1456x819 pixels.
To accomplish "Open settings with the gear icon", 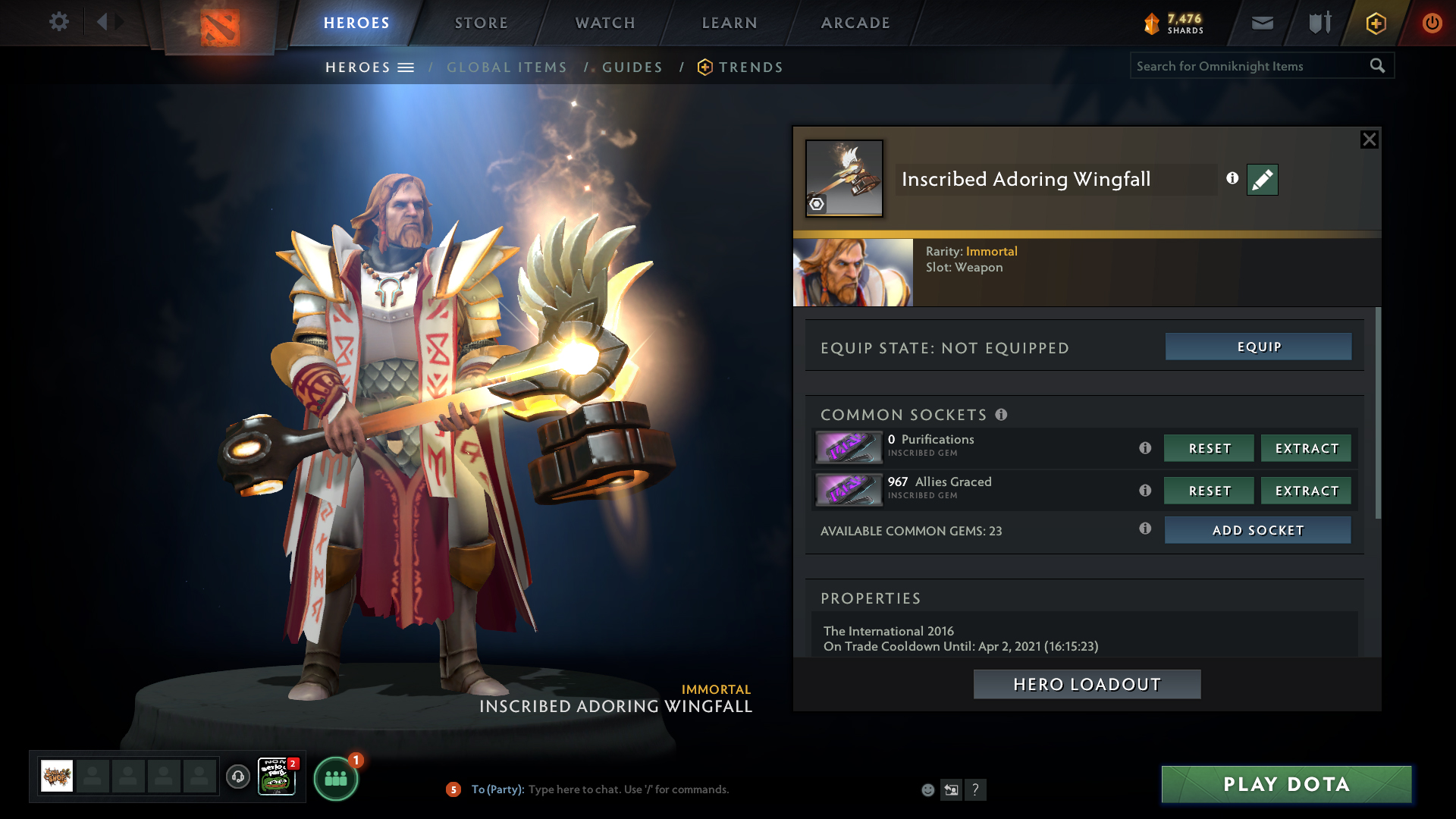I will tap(59, 21).
